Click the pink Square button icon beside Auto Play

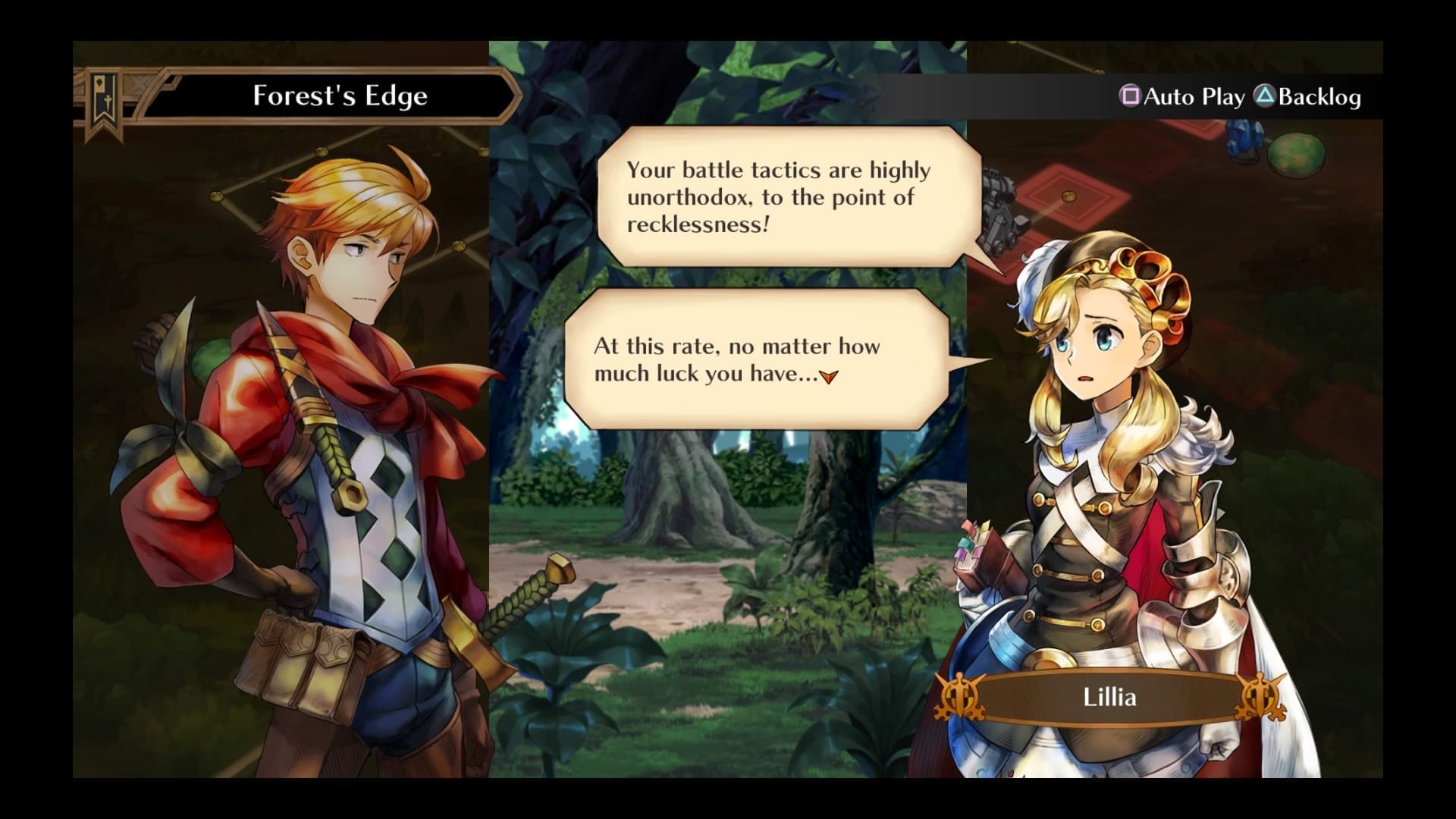tap(1130, 97)
